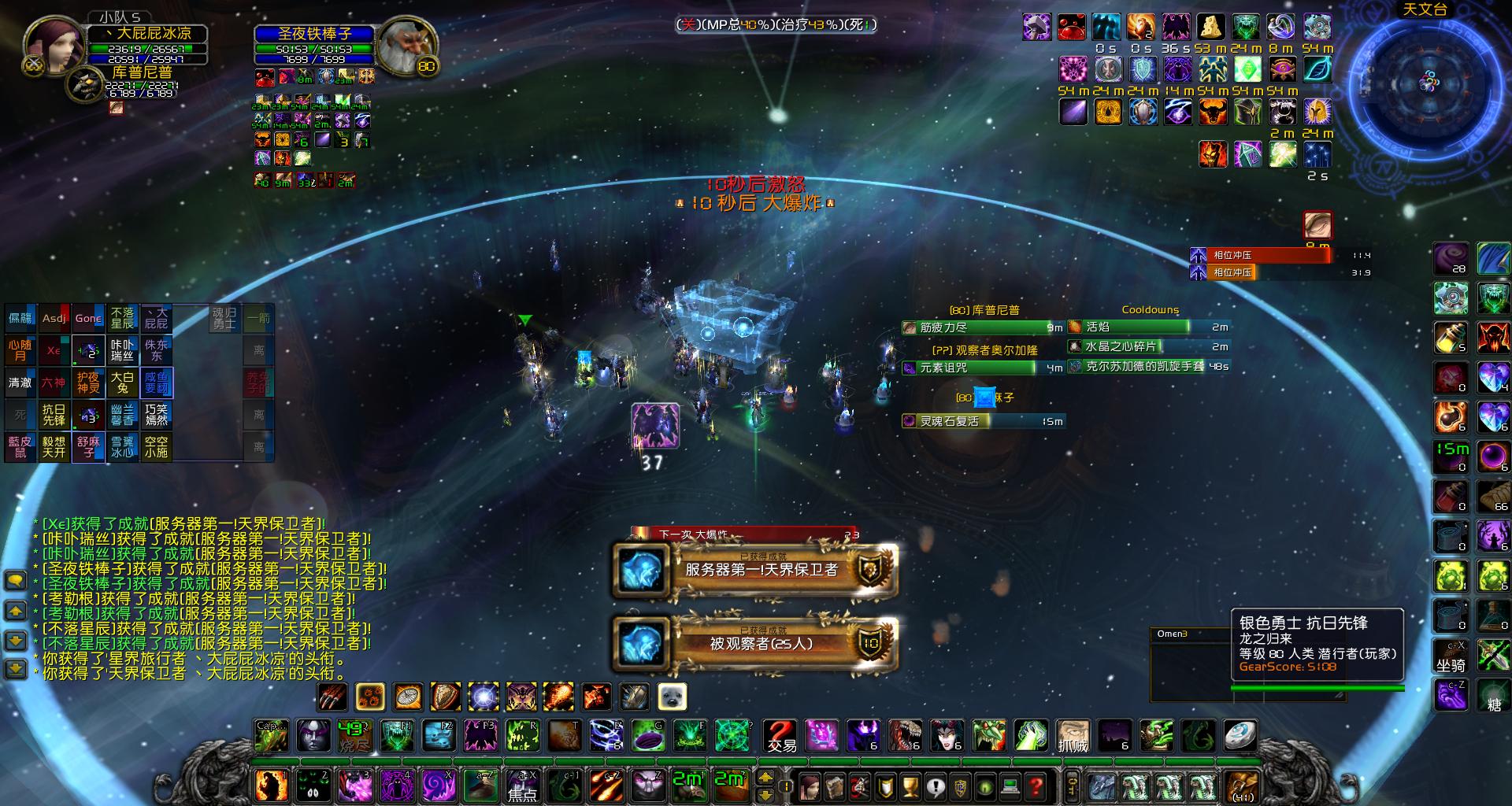Open the 被观察者(25人) achievement popup
The image size is (1512, 806).
point(756,643)
